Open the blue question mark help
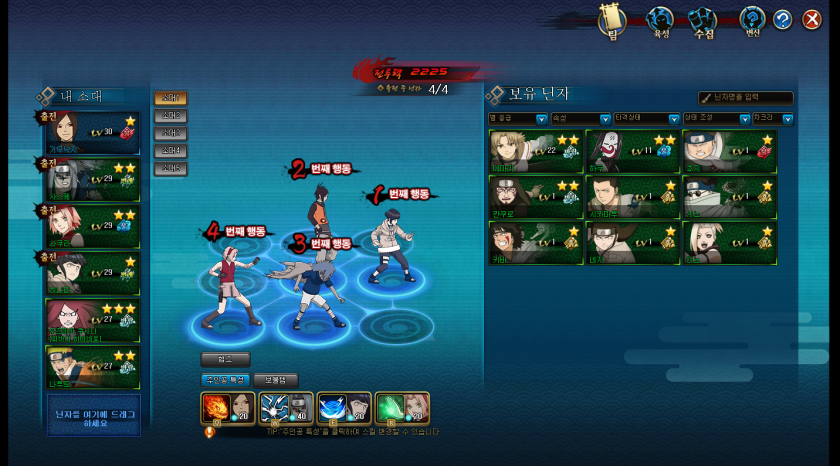Image resolution: width=840 pixels, height=466 pixels. coord(782,19)
